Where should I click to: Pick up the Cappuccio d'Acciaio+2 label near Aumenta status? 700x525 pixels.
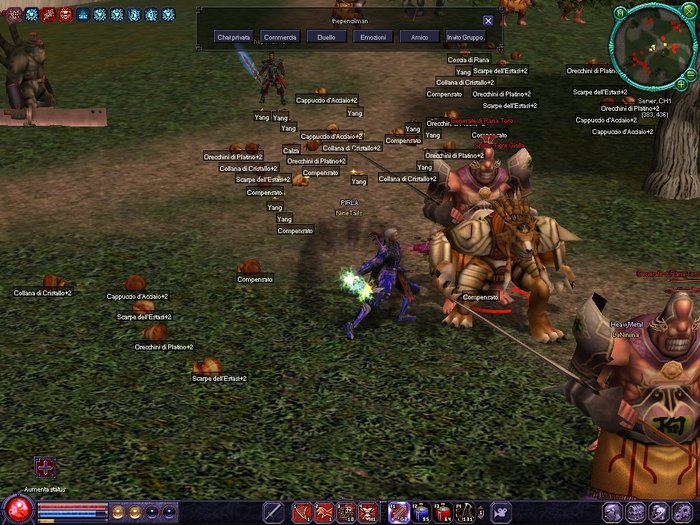coord(138,296)
